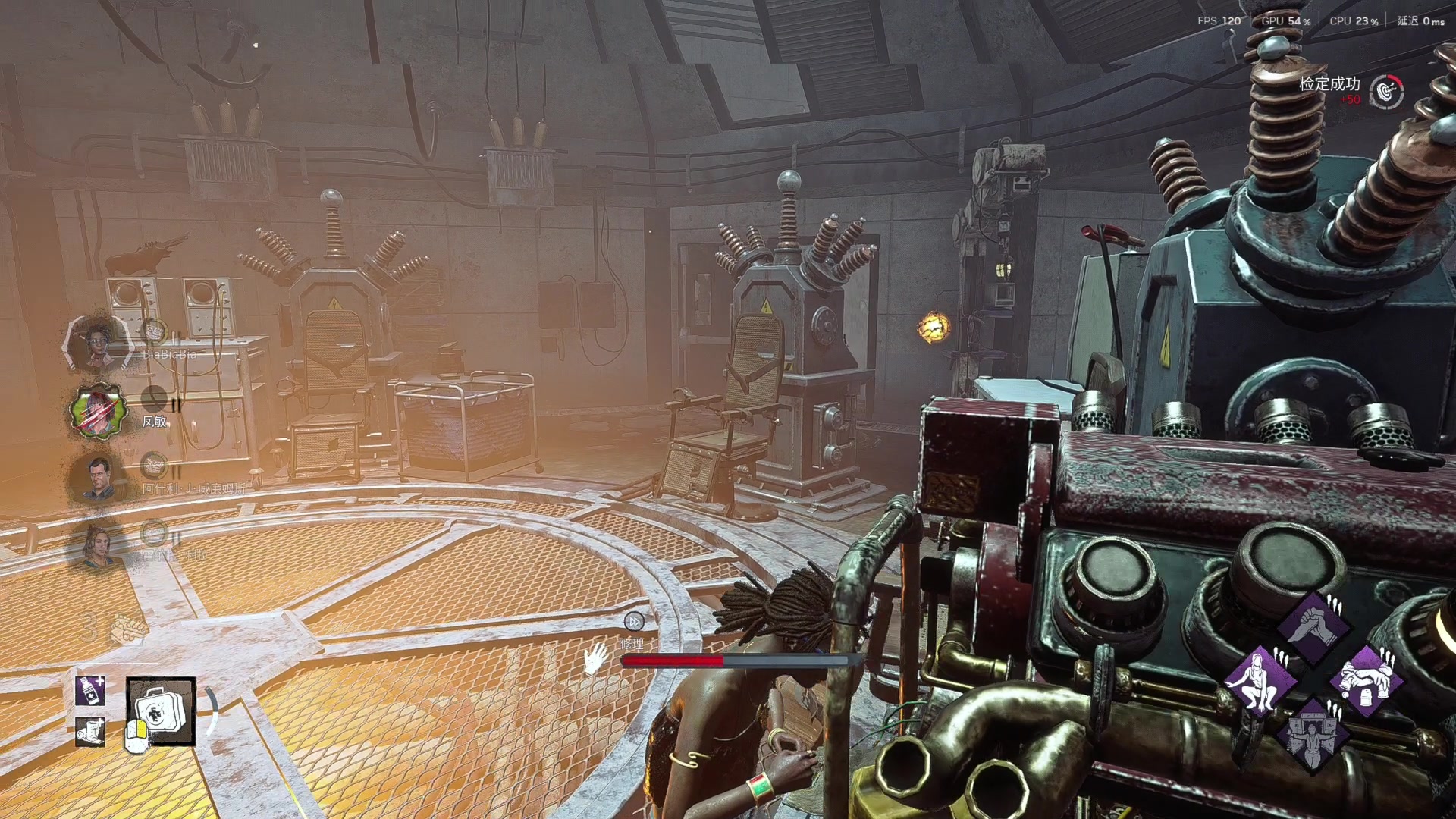This screenshot has width=1456, height=819.
Task: Select the crouching survivor perk icon
Action: (x=1260, y=680)
